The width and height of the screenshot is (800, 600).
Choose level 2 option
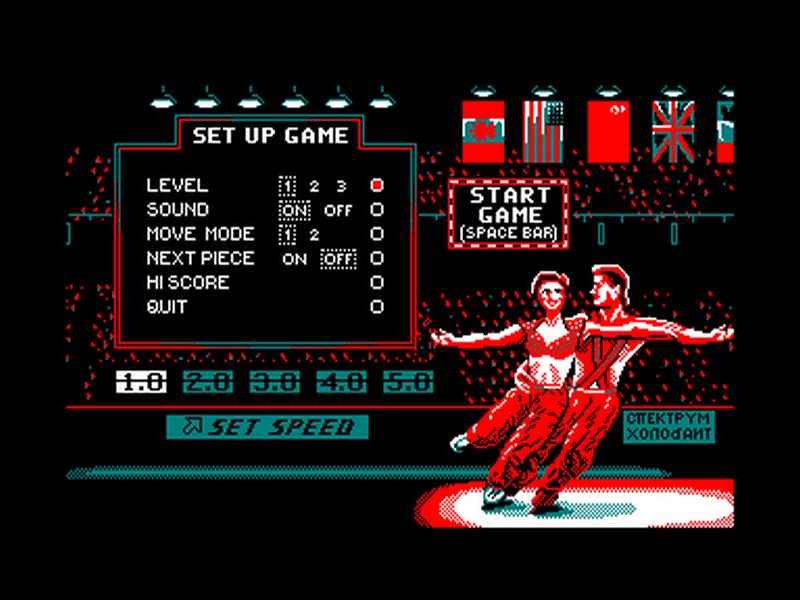[x=313, y=185]
